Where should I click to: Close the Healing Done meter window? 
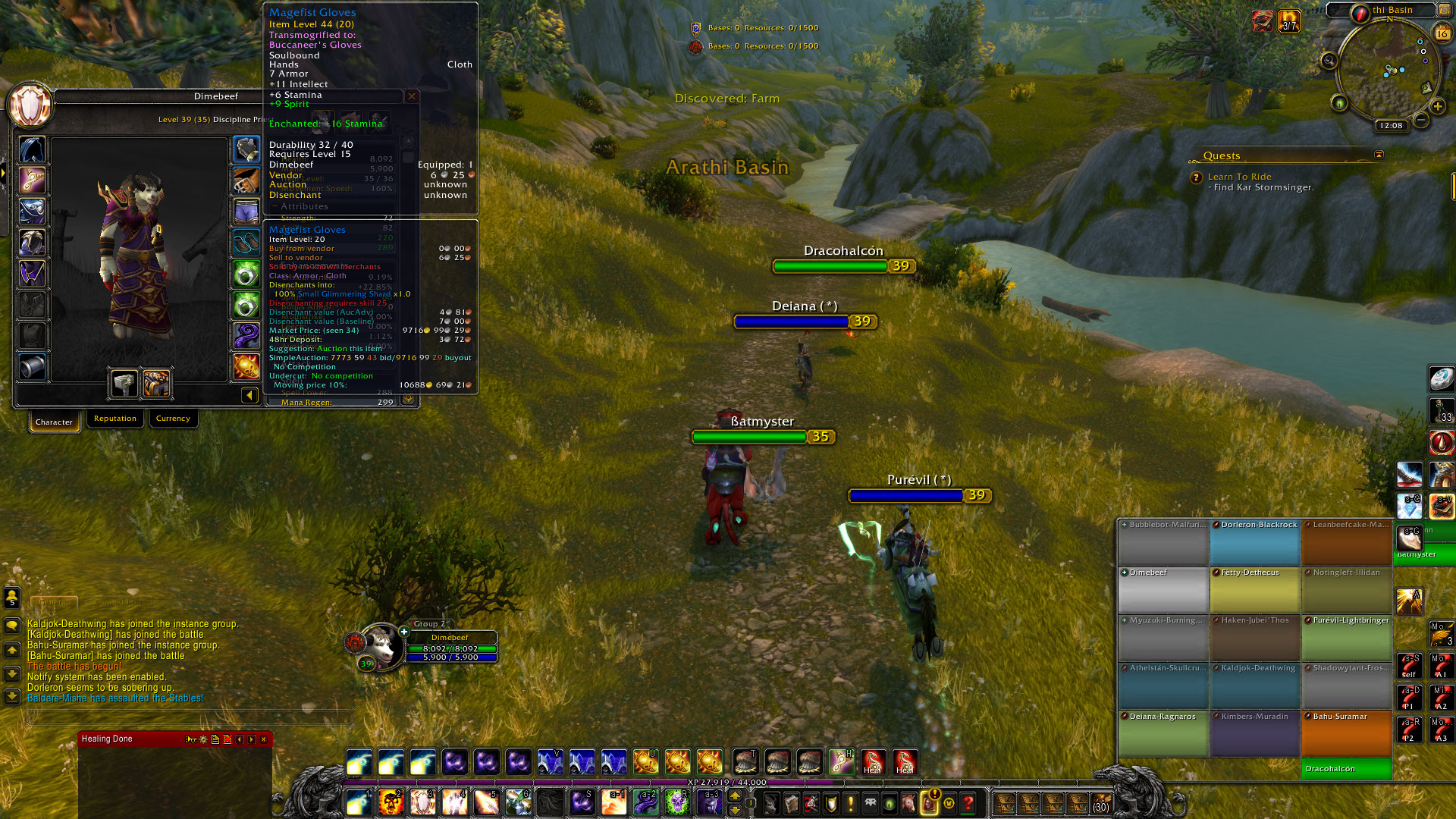coord(264,739)
